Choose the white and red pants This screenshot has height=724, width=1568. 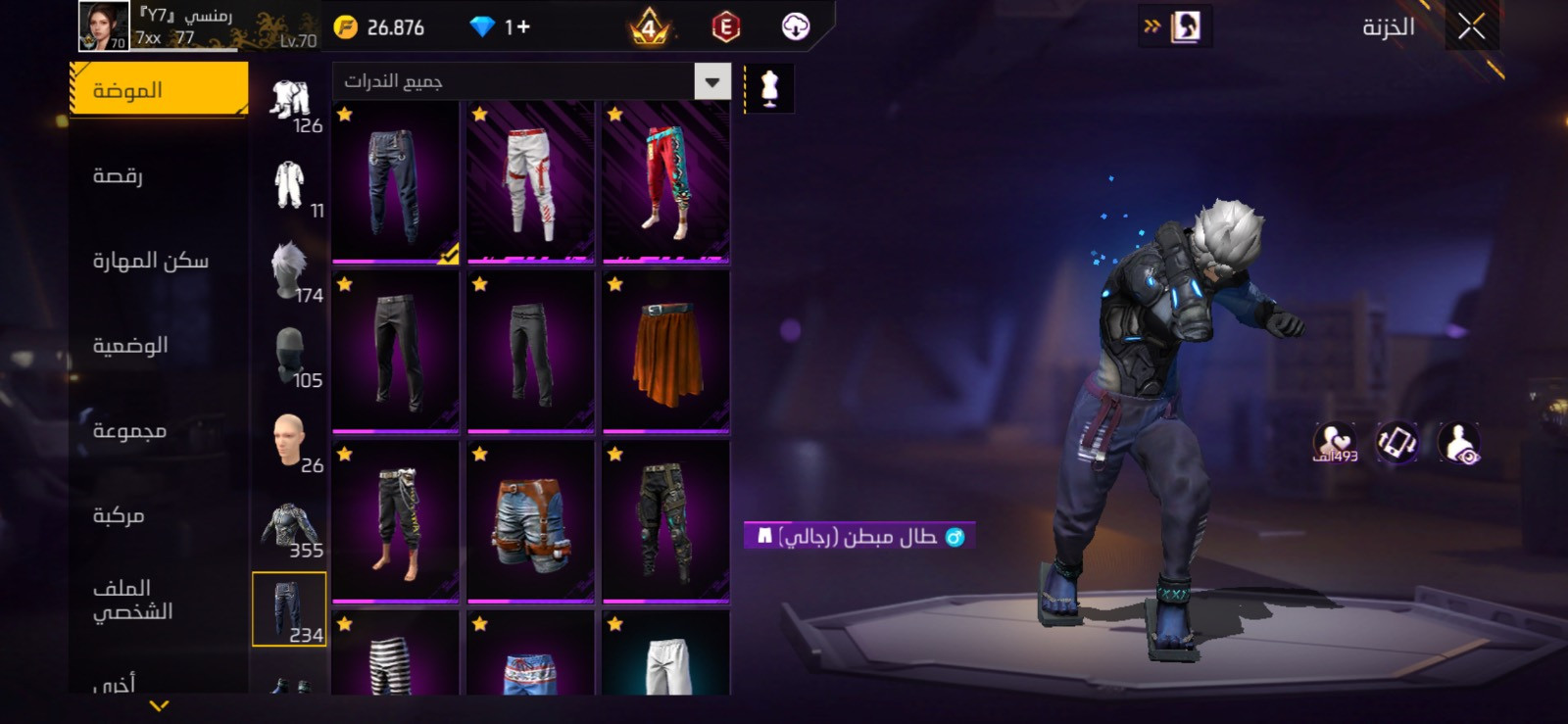[530, 182]
